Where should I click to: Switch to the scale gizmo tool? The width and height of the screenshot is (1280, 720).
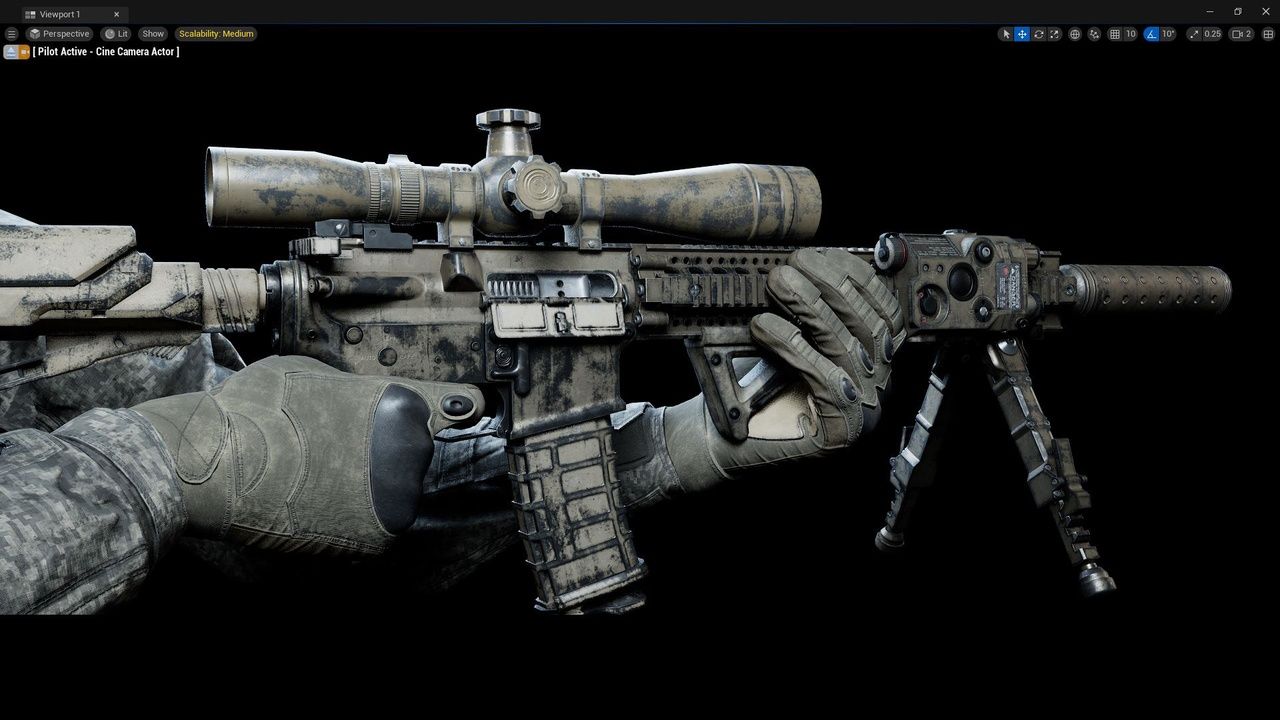tap(1055, 34)
